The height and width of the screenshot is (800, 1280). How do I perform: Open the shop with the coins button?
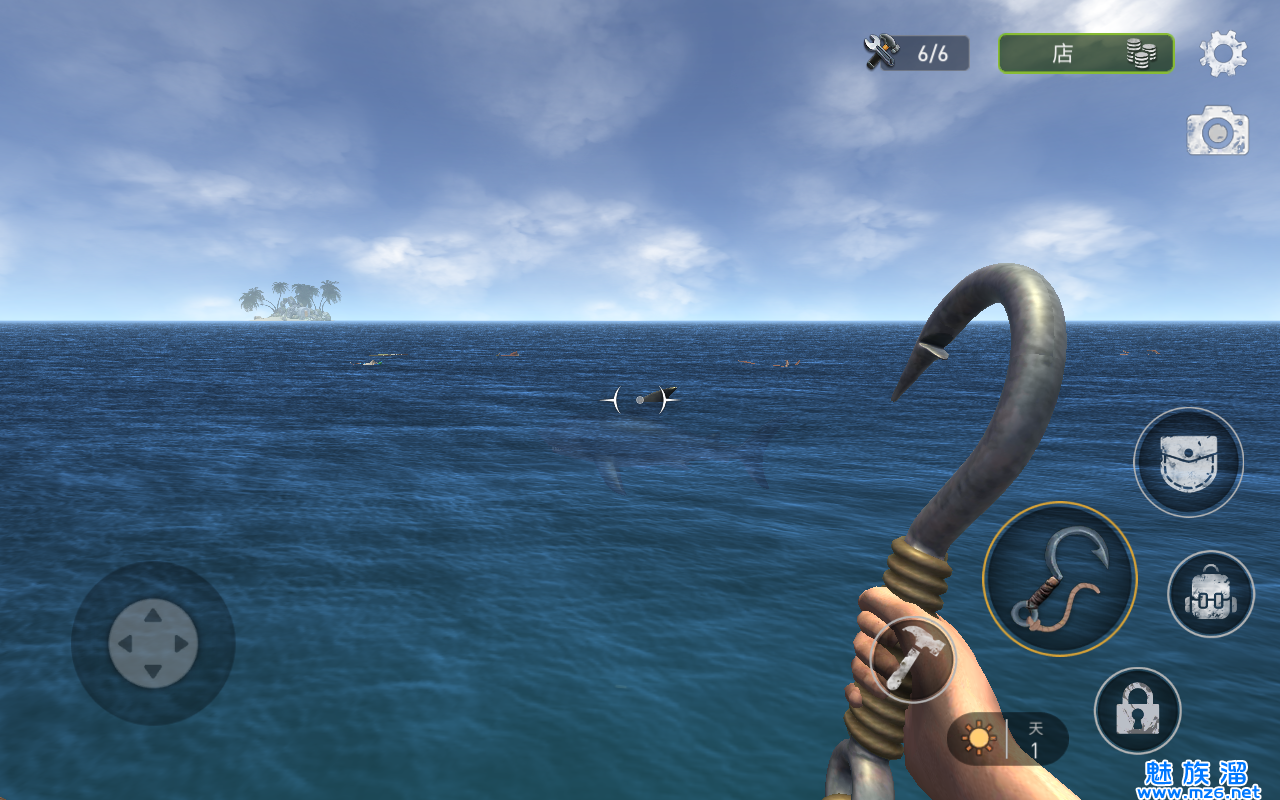pos(1086,53)
